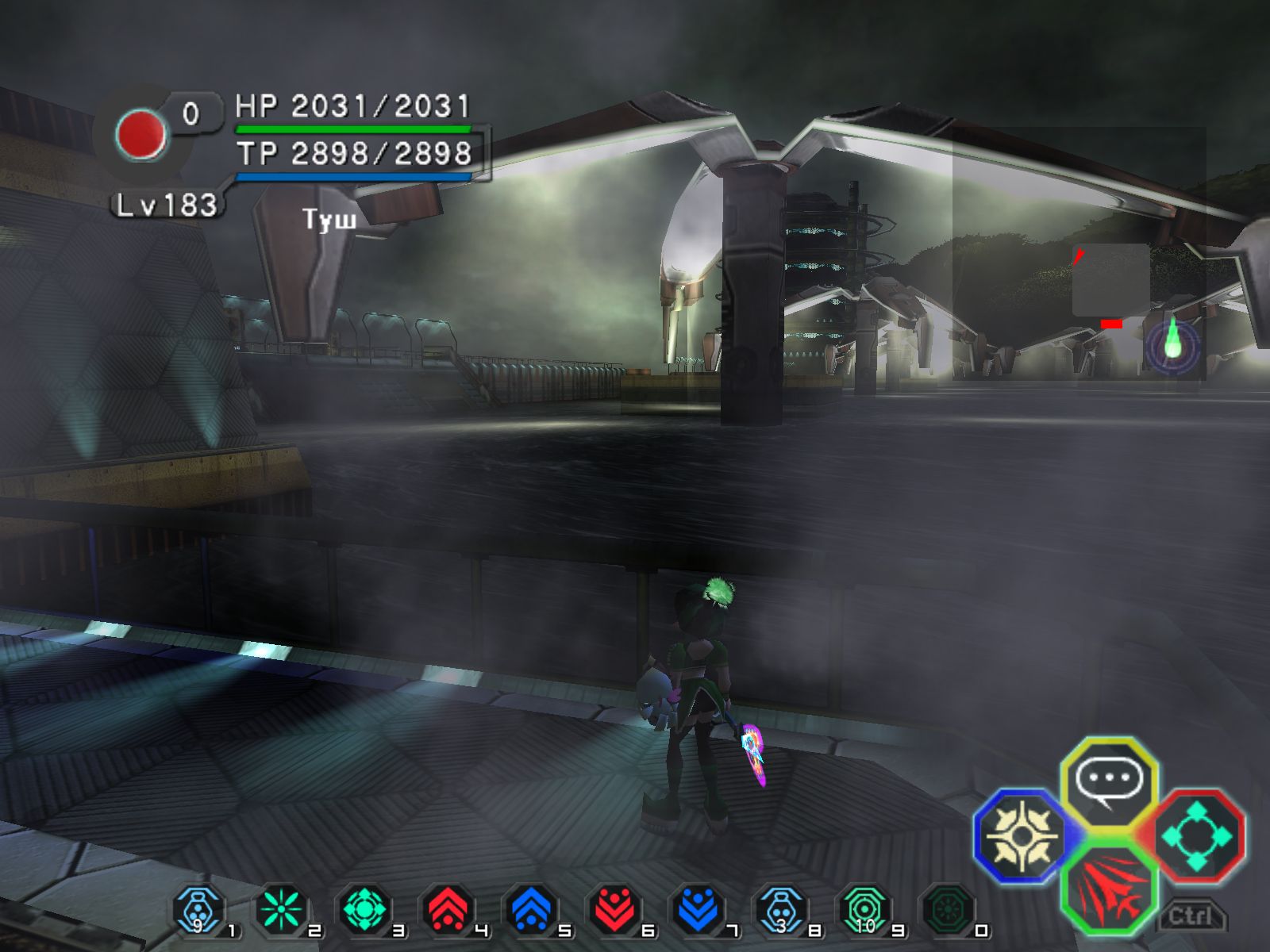Use the green ring item with count 10
The width and height of the screenshot is (1270, 952).
coord(864,911)
